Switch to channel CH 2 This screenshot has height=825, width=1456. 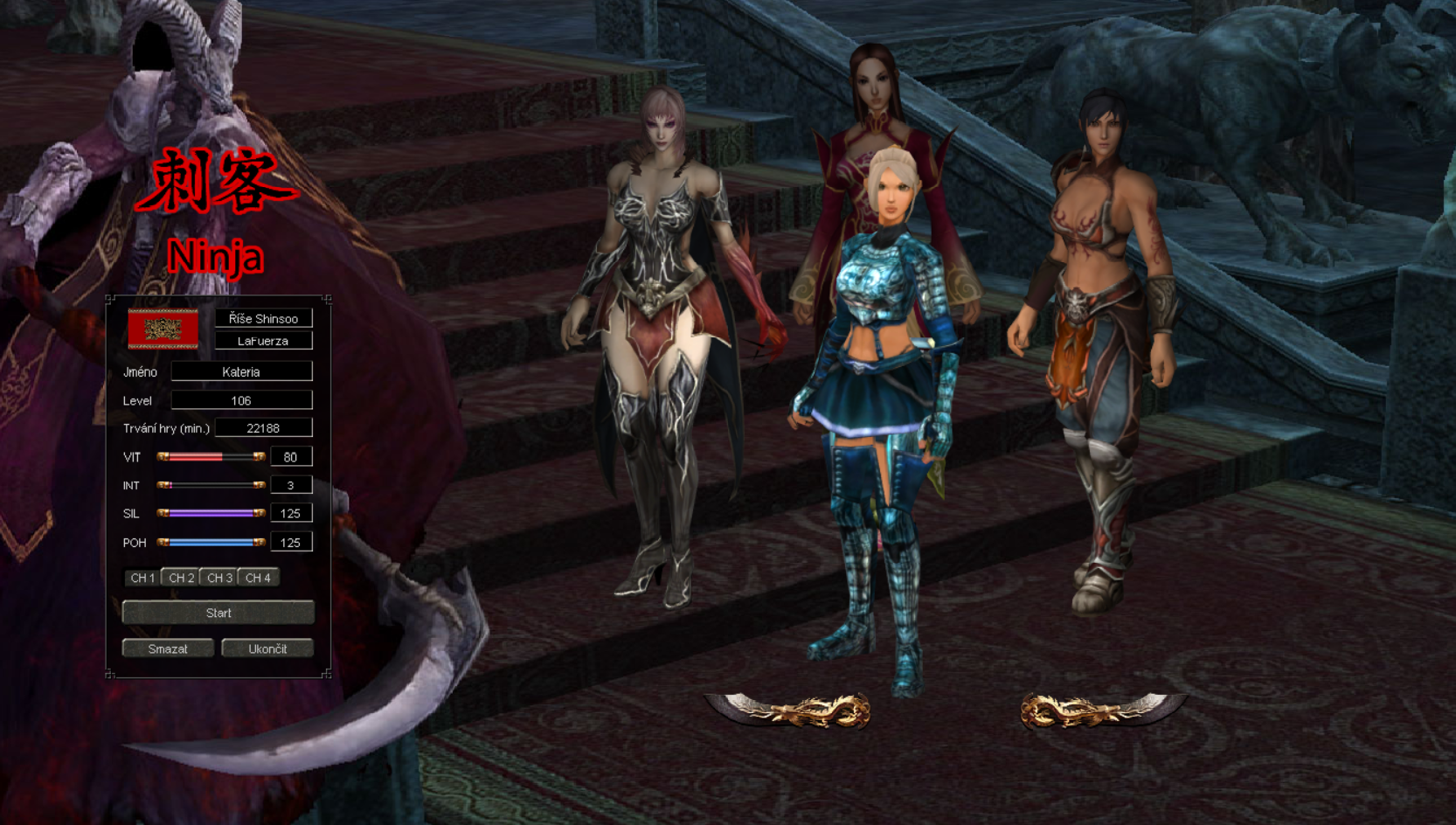click(x=181, y=578)
